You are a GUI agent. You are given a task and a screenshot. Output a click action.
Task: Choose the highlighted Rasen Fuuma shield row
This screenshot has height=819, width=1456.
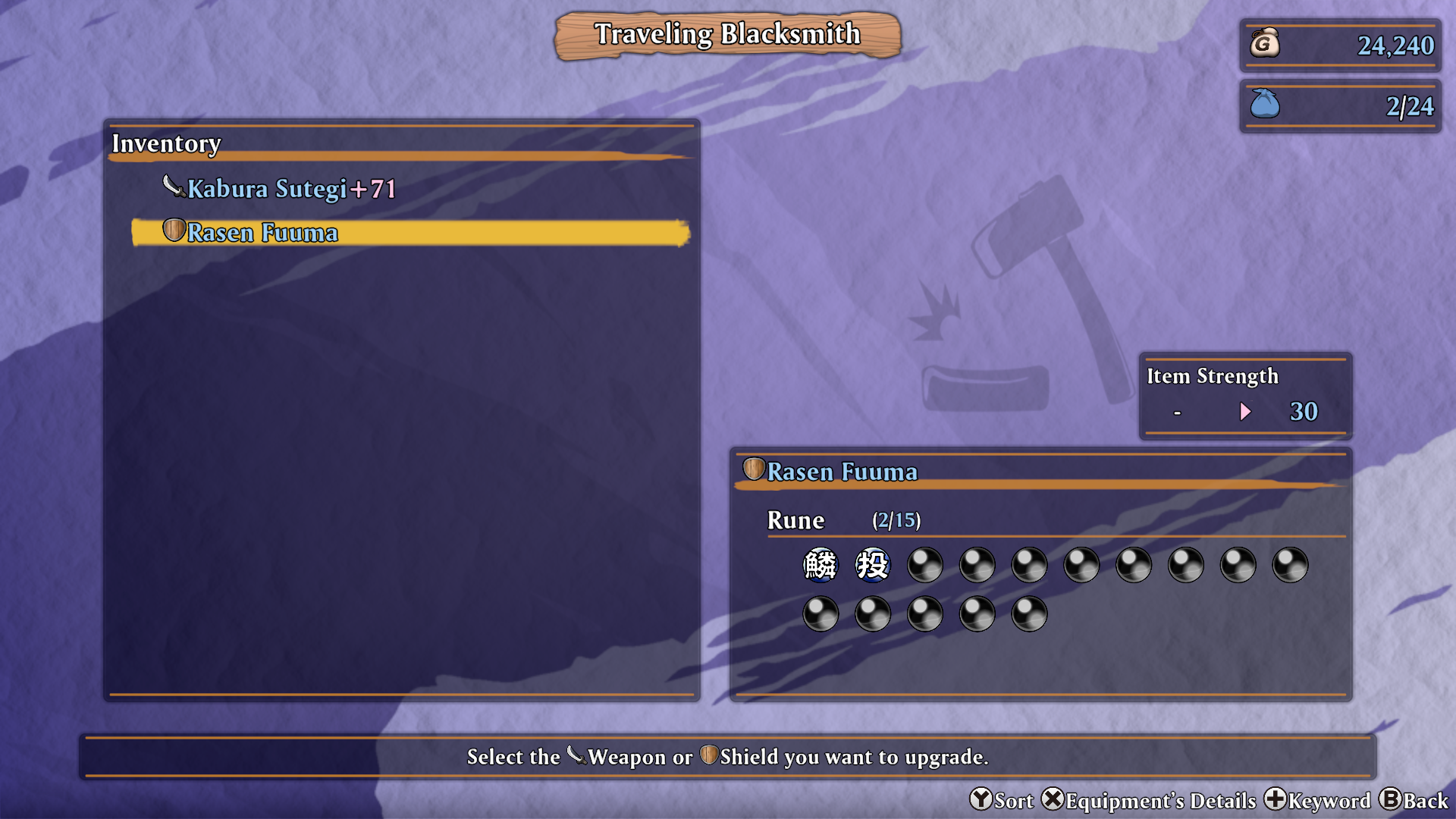tap(409, 233)
